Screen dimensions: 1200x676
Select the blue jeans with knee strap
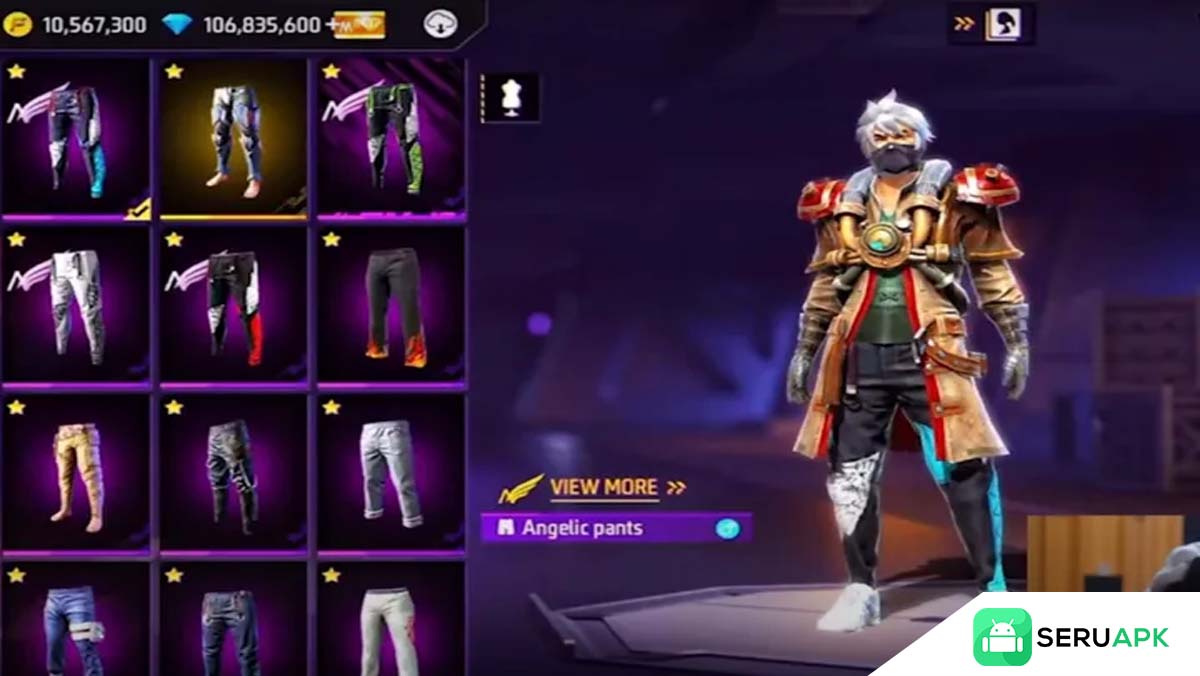[76, 625]
